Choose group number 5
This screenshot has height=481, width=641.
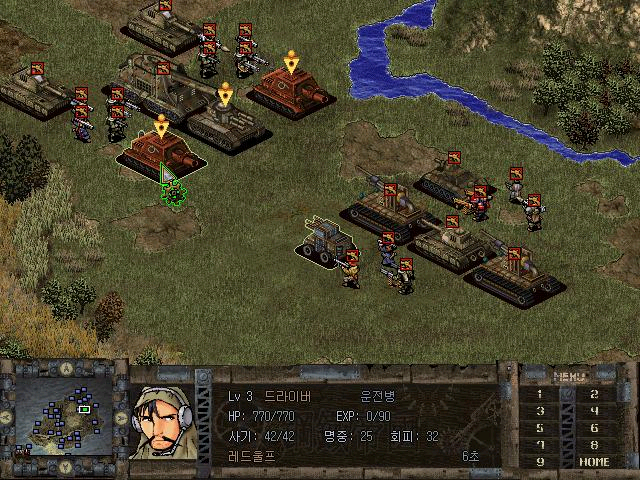click(541, 428)
